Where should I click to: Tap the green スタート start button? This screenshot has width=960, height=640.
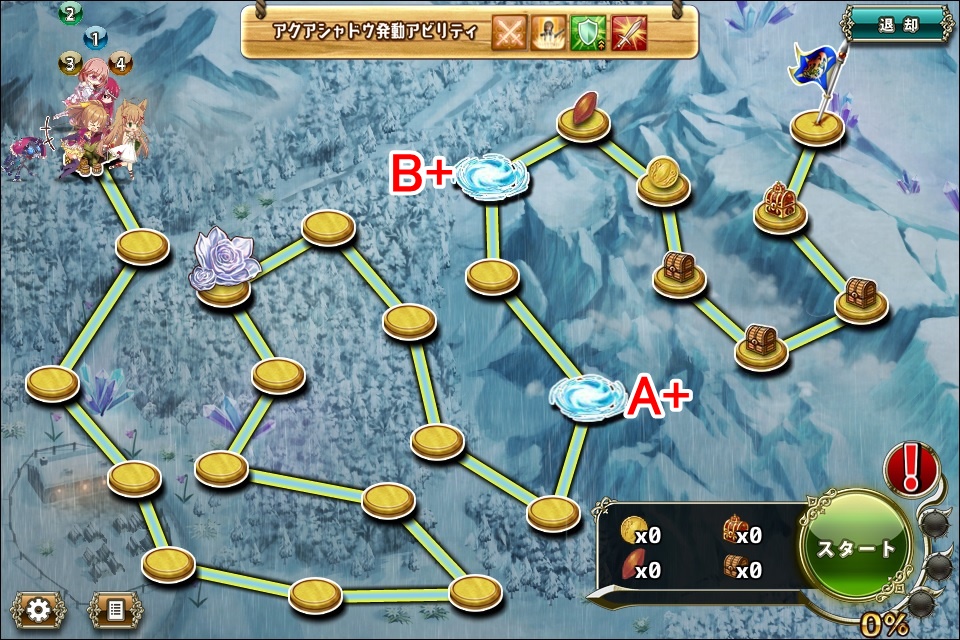coord(857,548)
